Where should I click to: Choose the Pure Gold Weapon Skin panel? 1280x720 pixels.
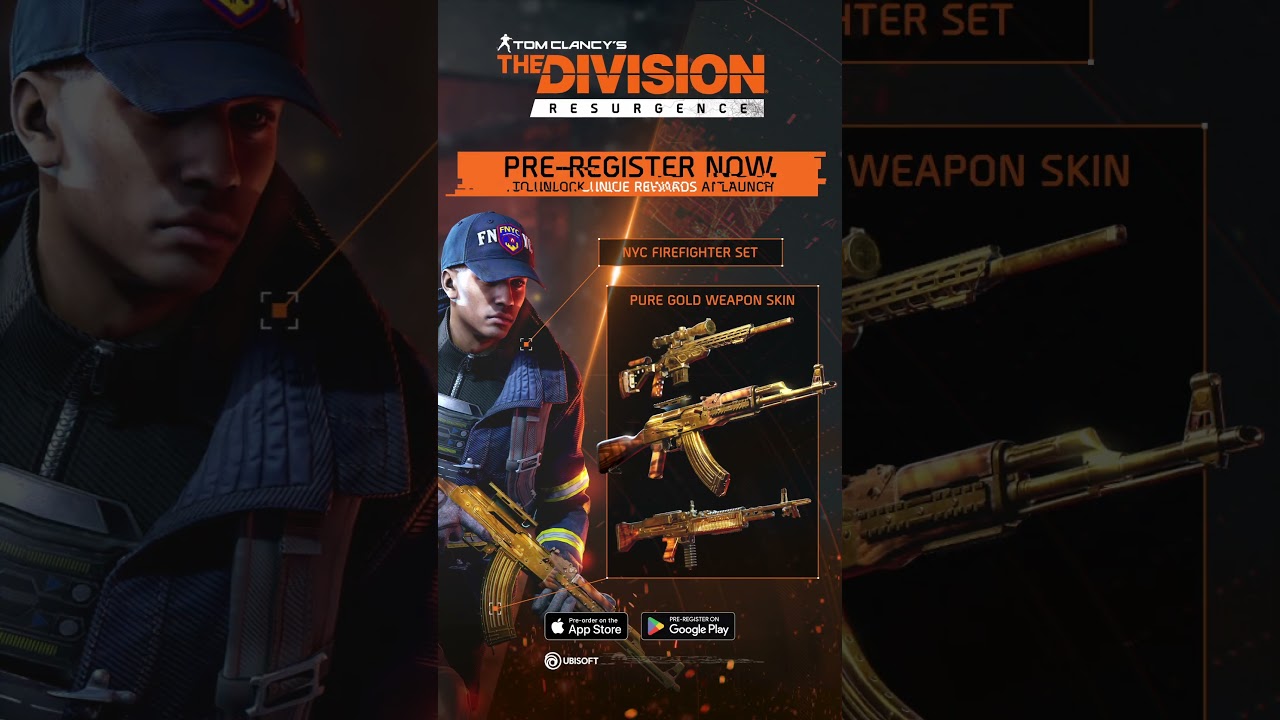pyautogui.click(x=712, y=432)
